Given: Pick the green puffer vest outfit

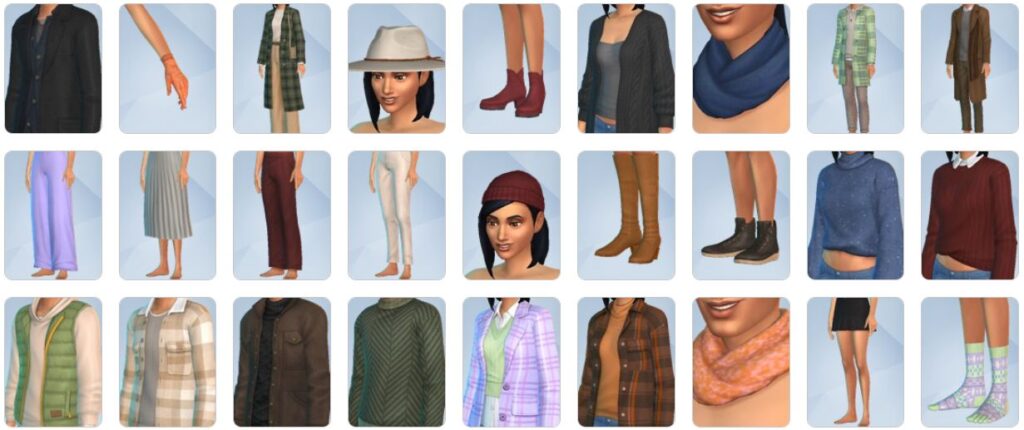Looking at the screenshot, I should click(52, 362).
